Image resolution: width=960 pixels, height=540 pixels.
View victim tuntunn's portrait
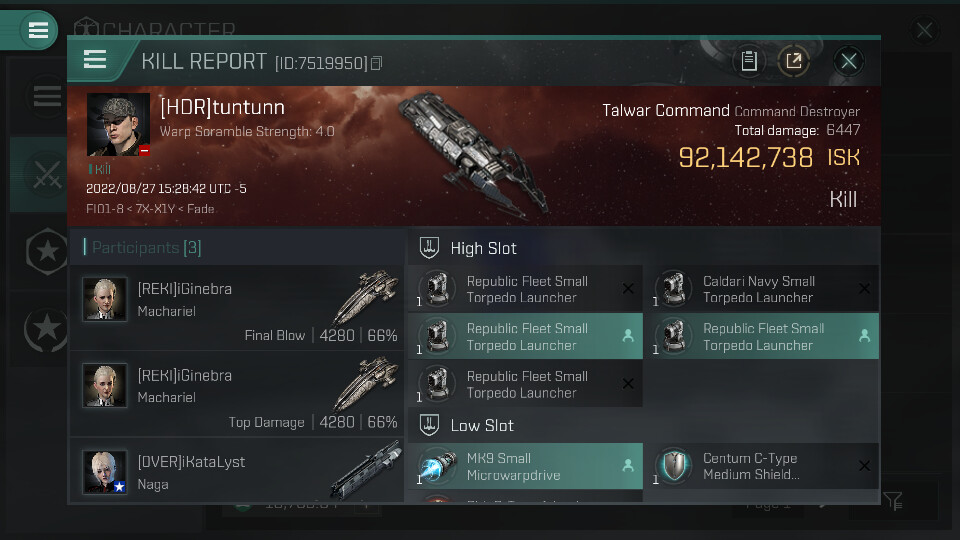118,125
